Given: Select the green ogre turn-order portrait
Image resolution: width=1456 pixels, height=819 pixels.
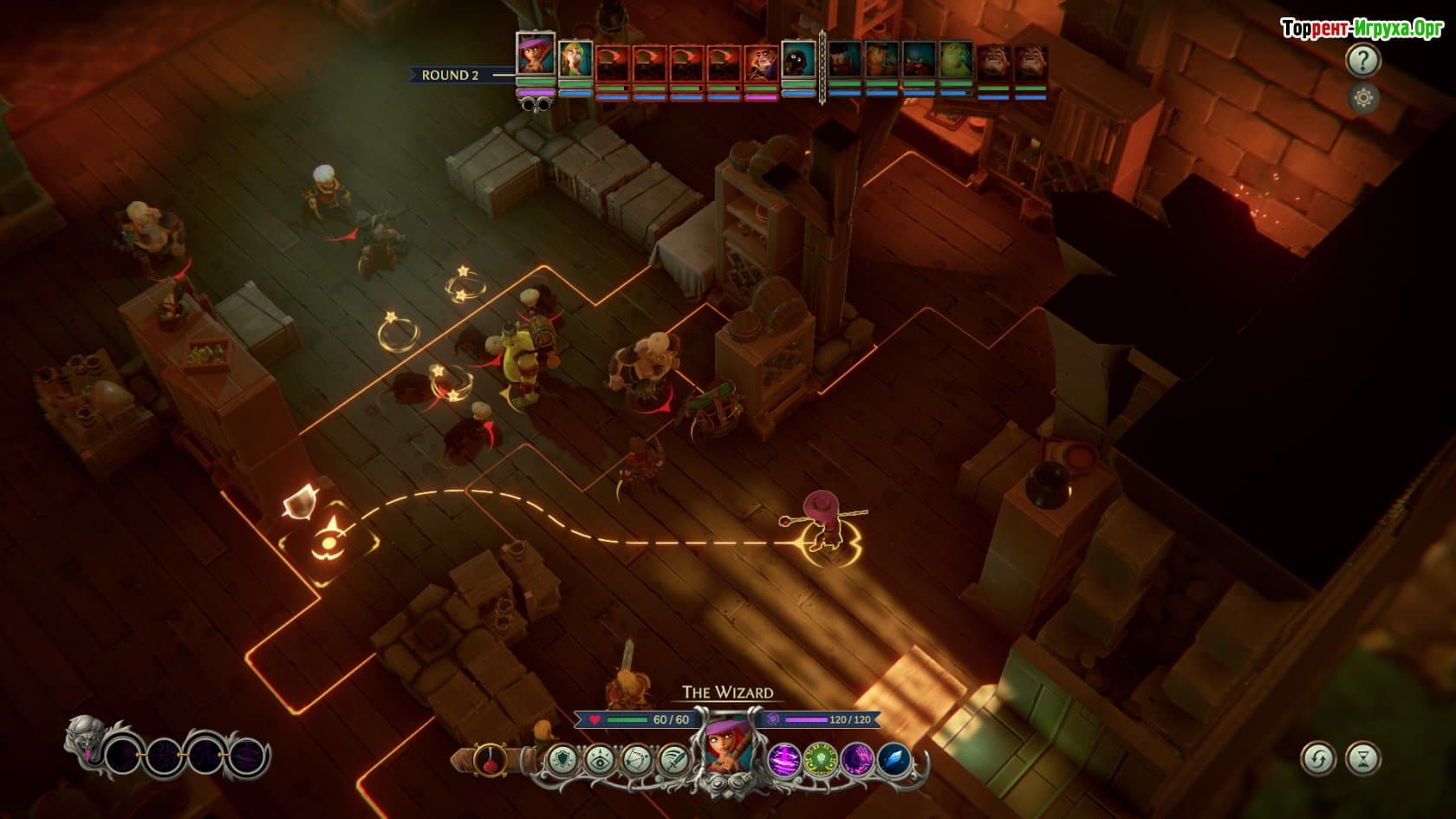Looking at the screenshot, I should click(x=956, y=61).
